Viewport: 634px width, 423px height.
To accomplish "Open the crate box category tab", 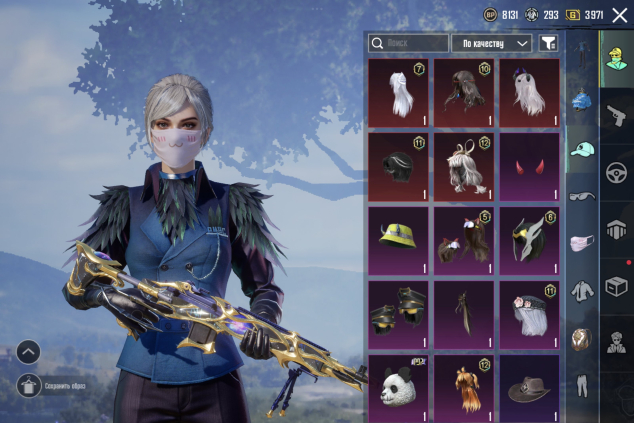I will pos(618,287).
